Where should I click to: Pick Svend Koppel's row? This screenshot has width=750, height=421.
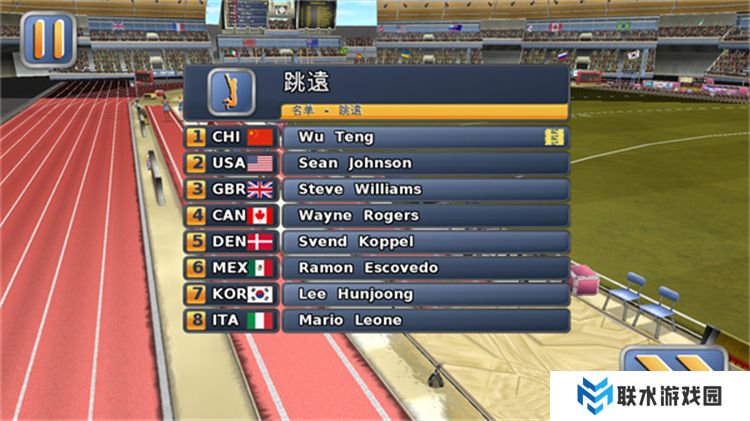[x=425, y=242]
